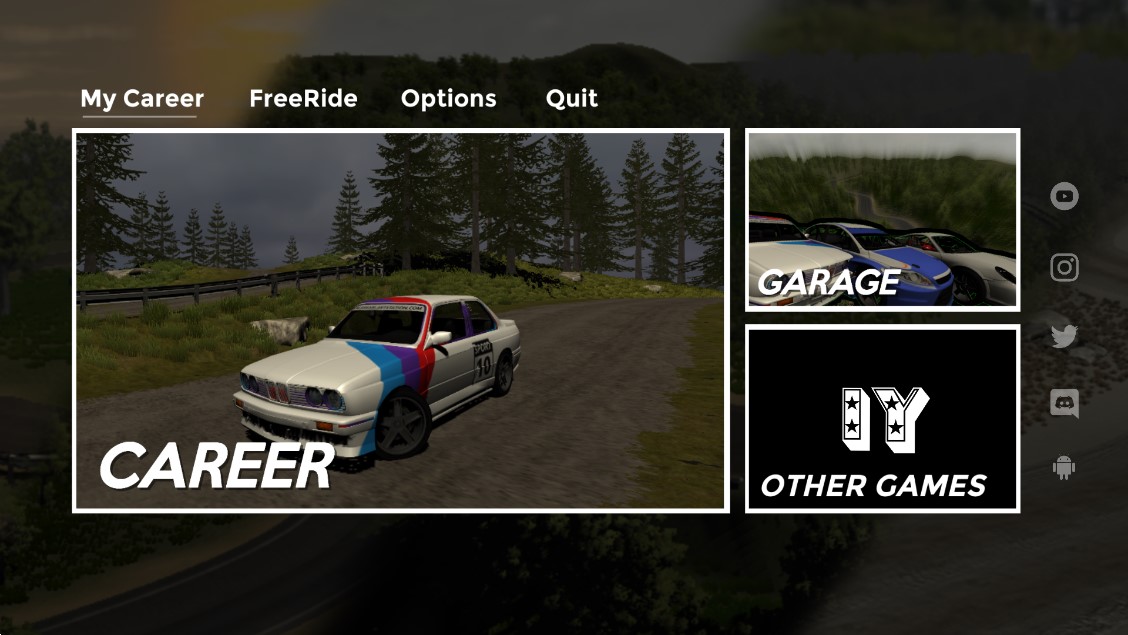The width and height of the screenshot is (1128, 635).
Task: Open the FreeRide mode tab
Action: point(303,99)
